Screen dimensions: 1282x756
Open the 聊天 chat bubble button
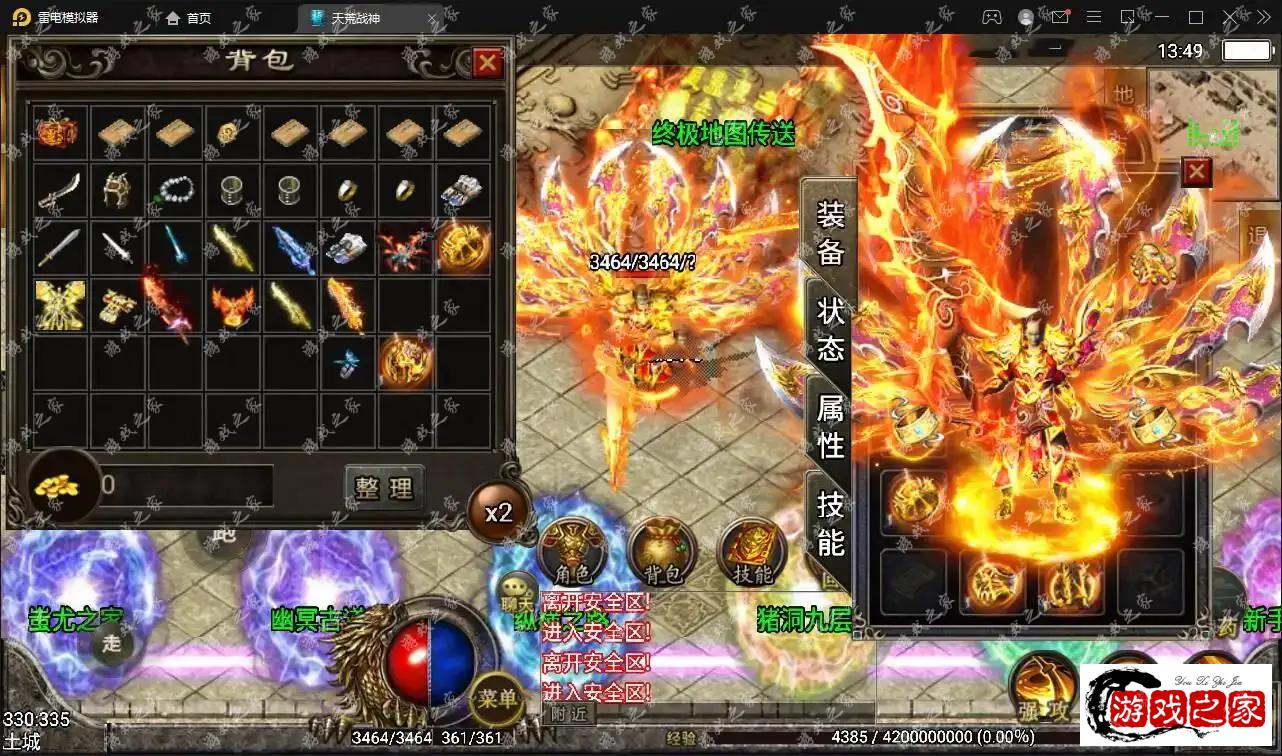pyautogui.click(x=517, y=591)
